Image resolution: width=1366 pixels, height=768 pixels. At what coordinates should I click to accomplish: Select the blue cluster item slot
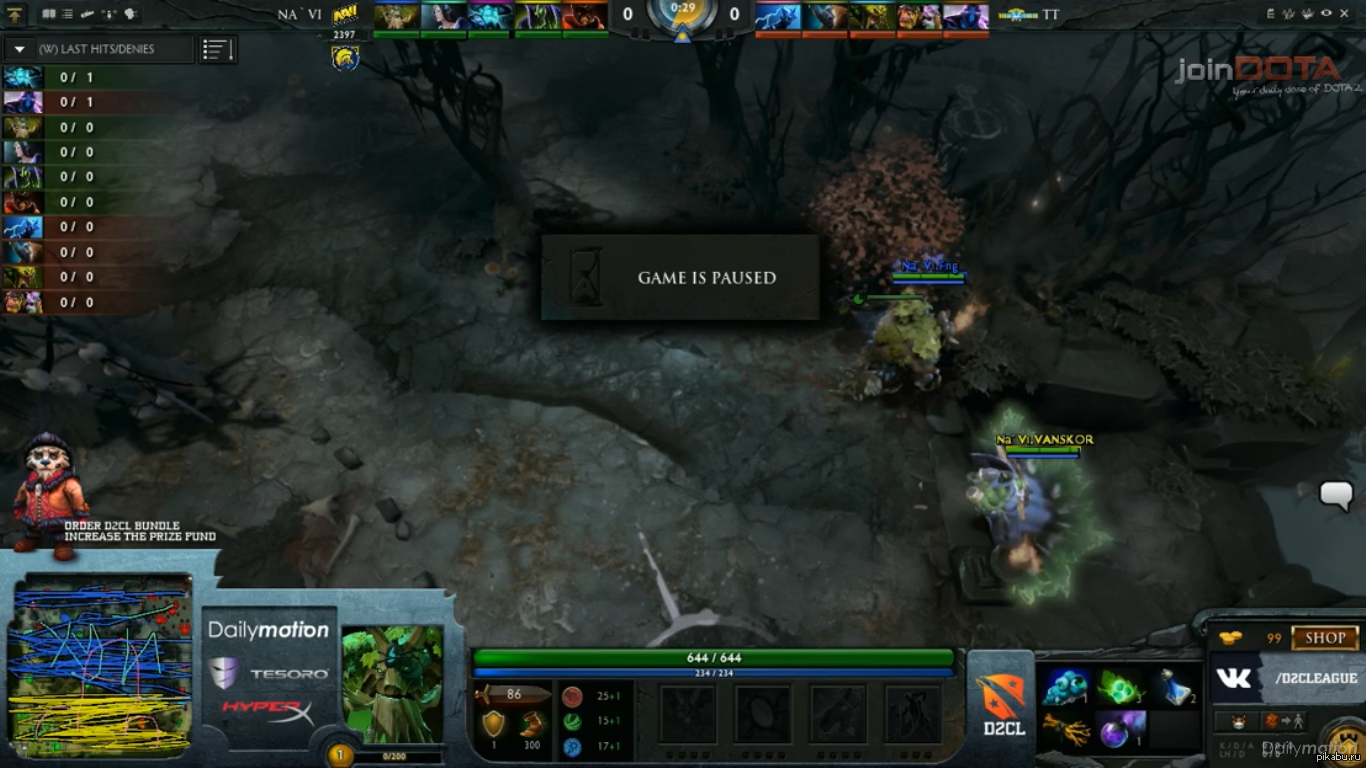pos(1065,687)
